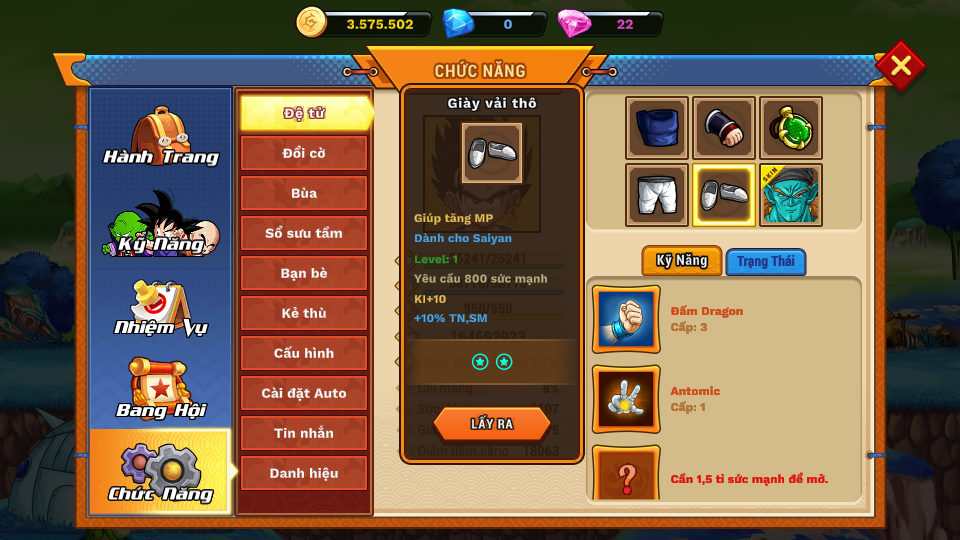Select the green radar equipment slot

coord(791,128)
